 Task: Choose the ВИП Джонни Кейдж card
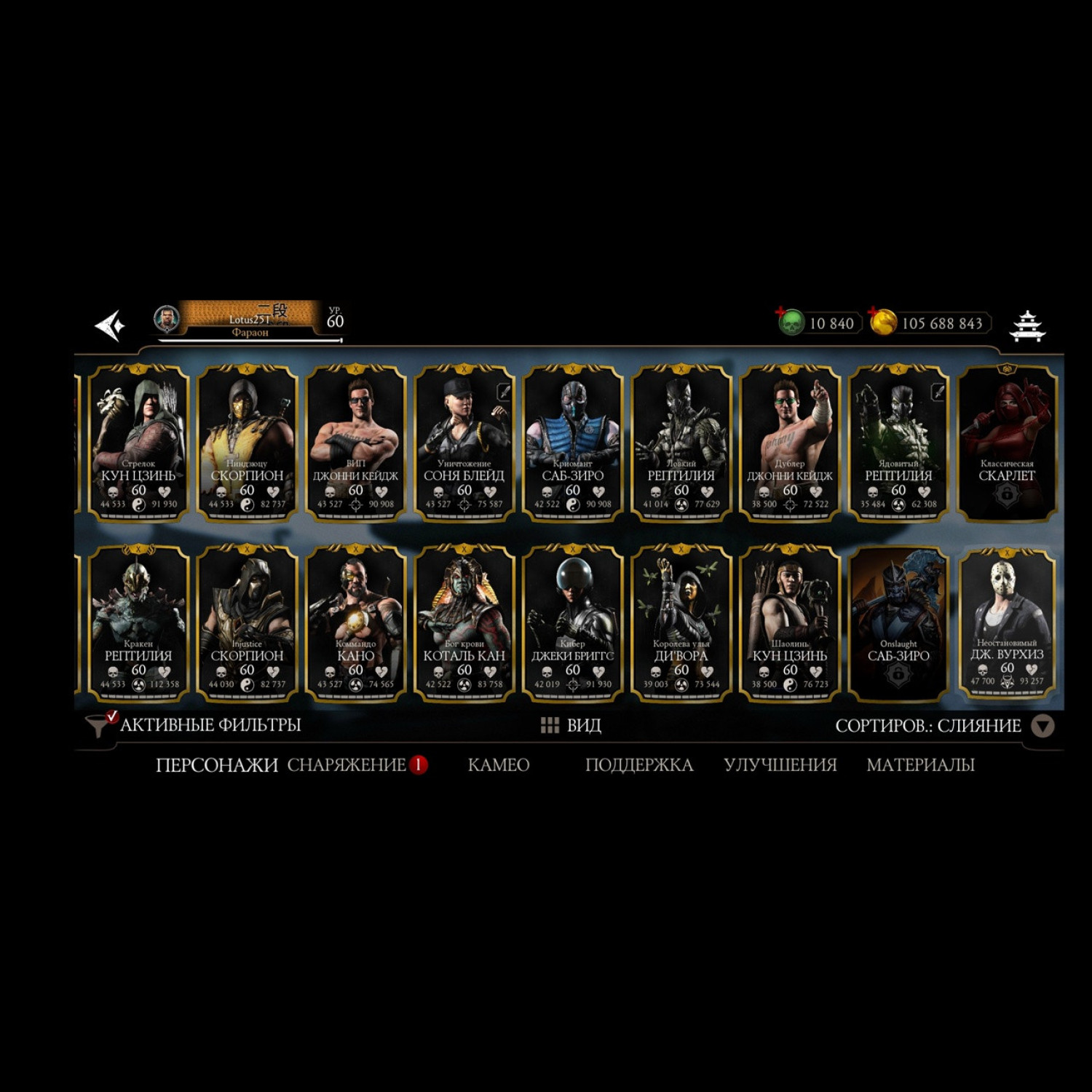(355, 443)
